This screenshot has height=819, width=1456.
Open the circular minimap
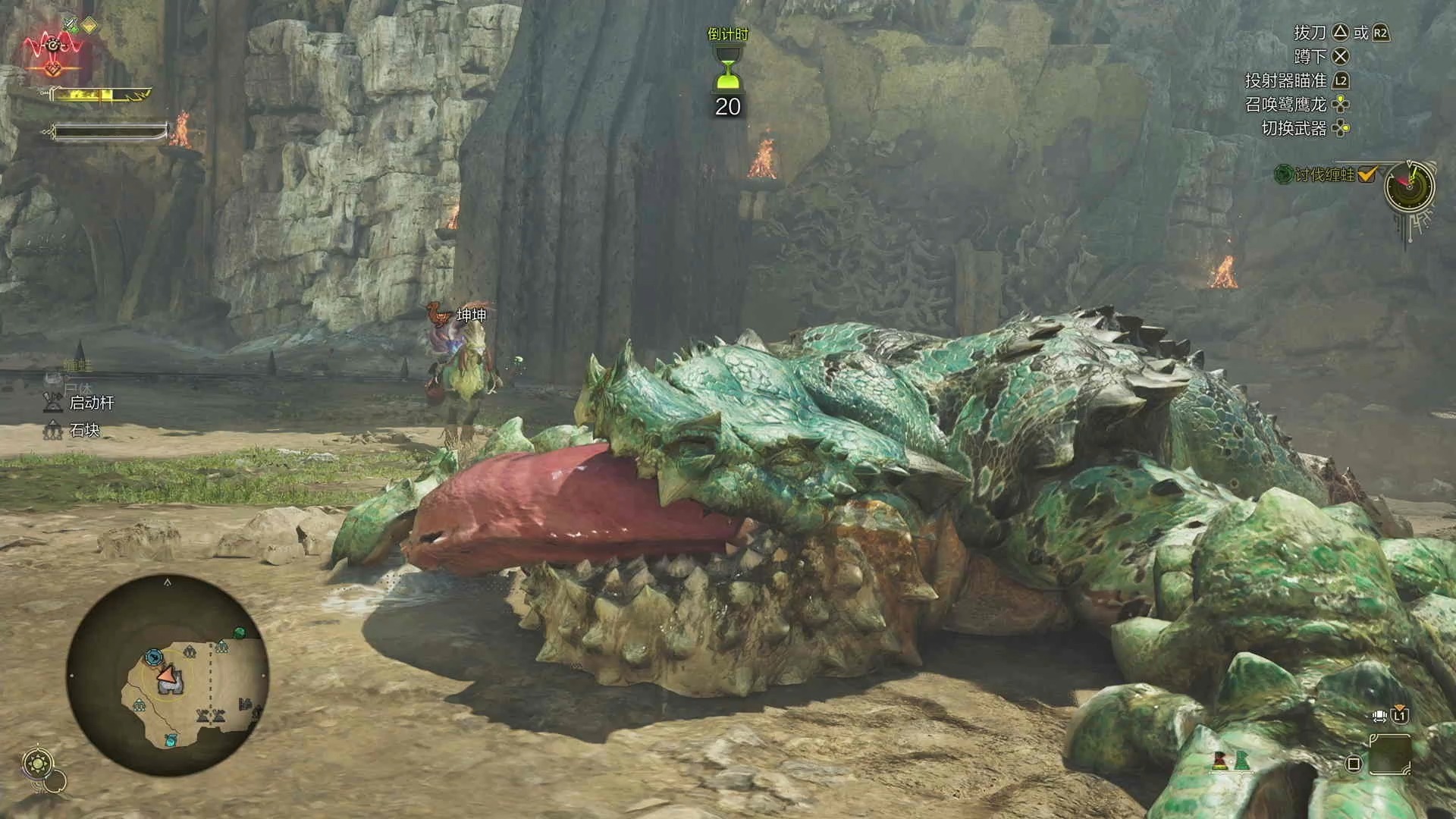click(x=168, y=675)
